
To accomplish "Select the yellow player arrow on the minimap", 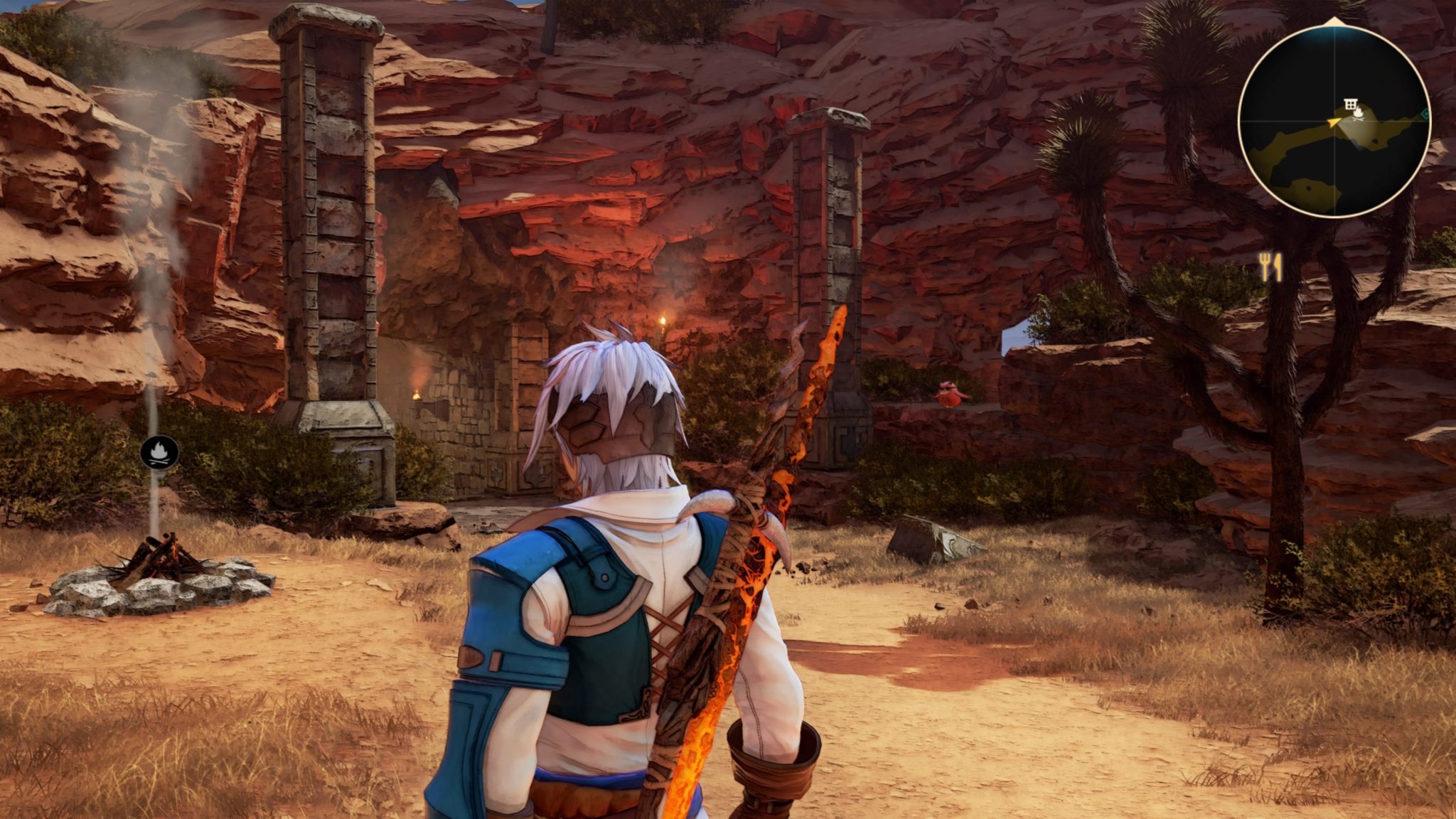I will pyautogui.click(x=1333, y=122).
